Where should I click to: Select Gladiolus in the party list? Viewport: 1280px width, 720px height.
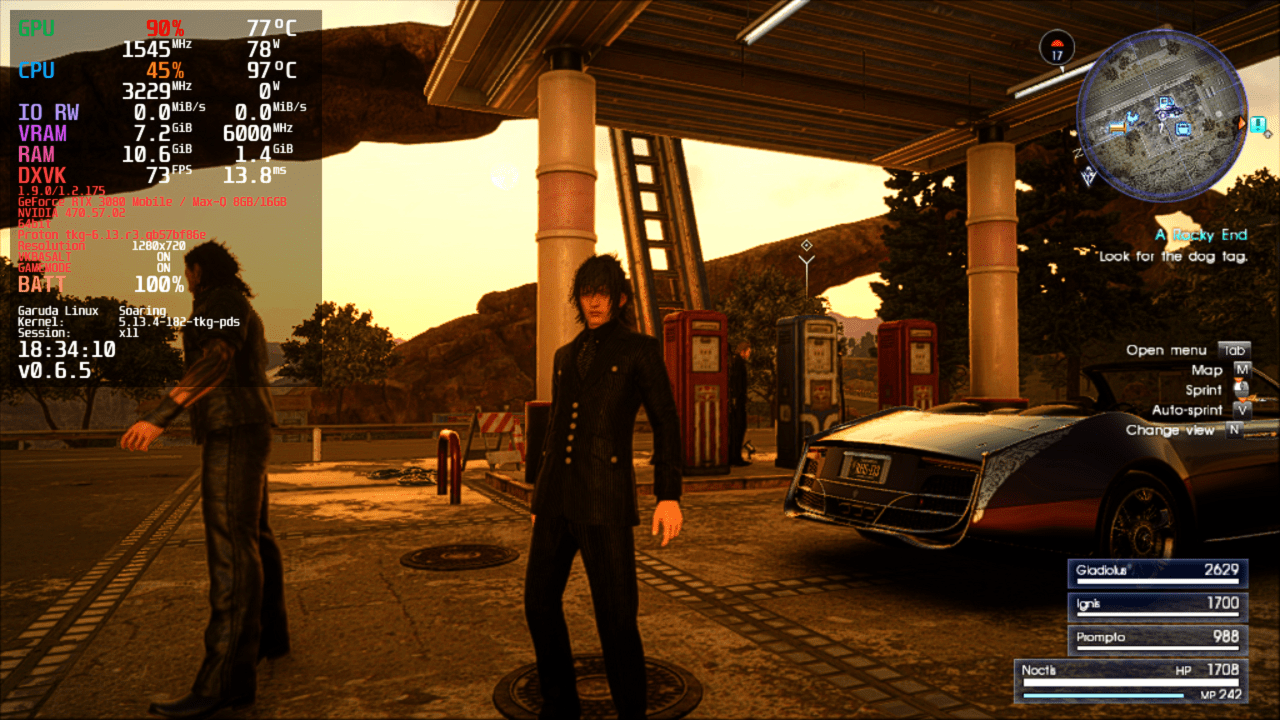tap(1157, 572)
